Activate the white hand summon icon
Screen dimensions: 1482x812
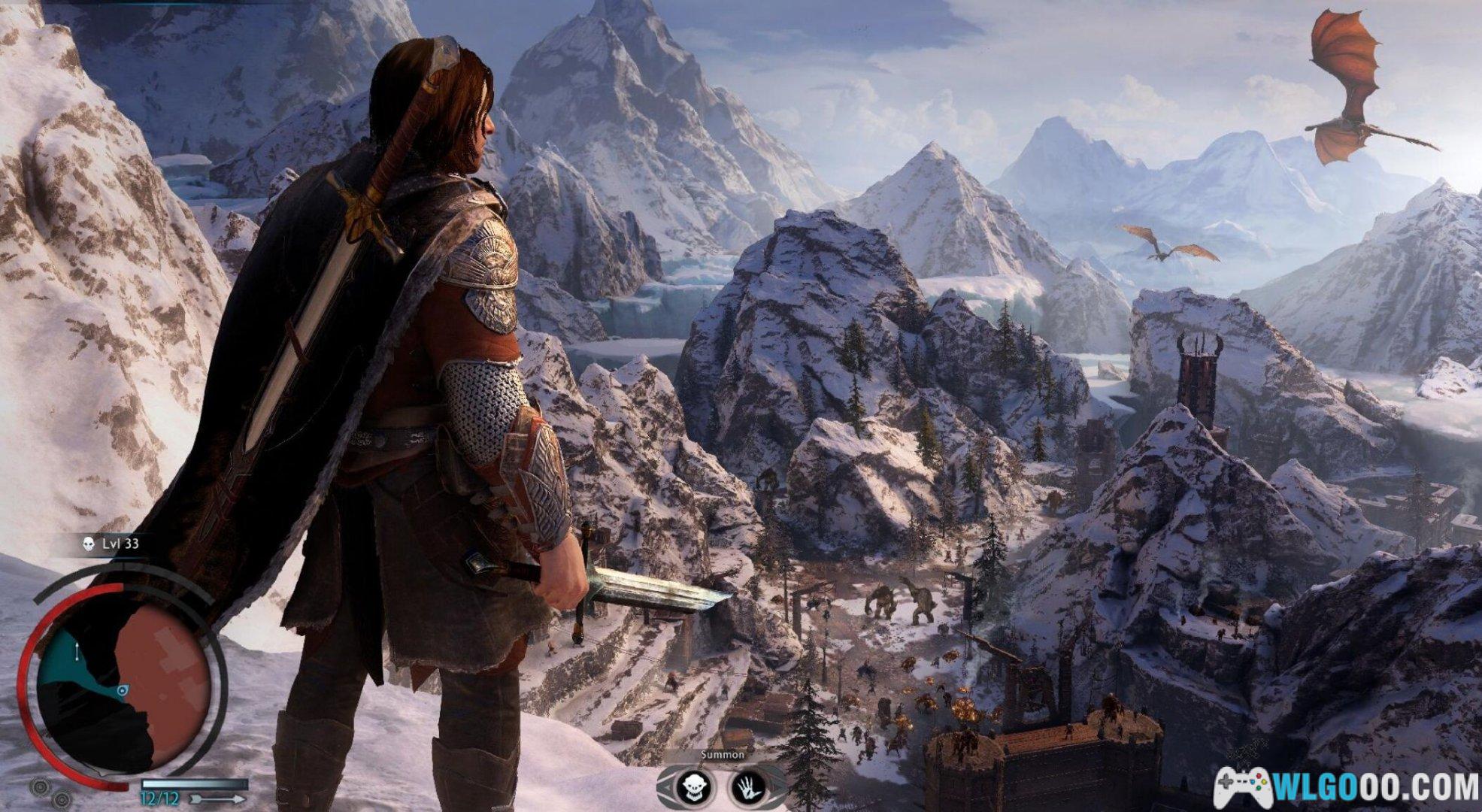[747, 787]
